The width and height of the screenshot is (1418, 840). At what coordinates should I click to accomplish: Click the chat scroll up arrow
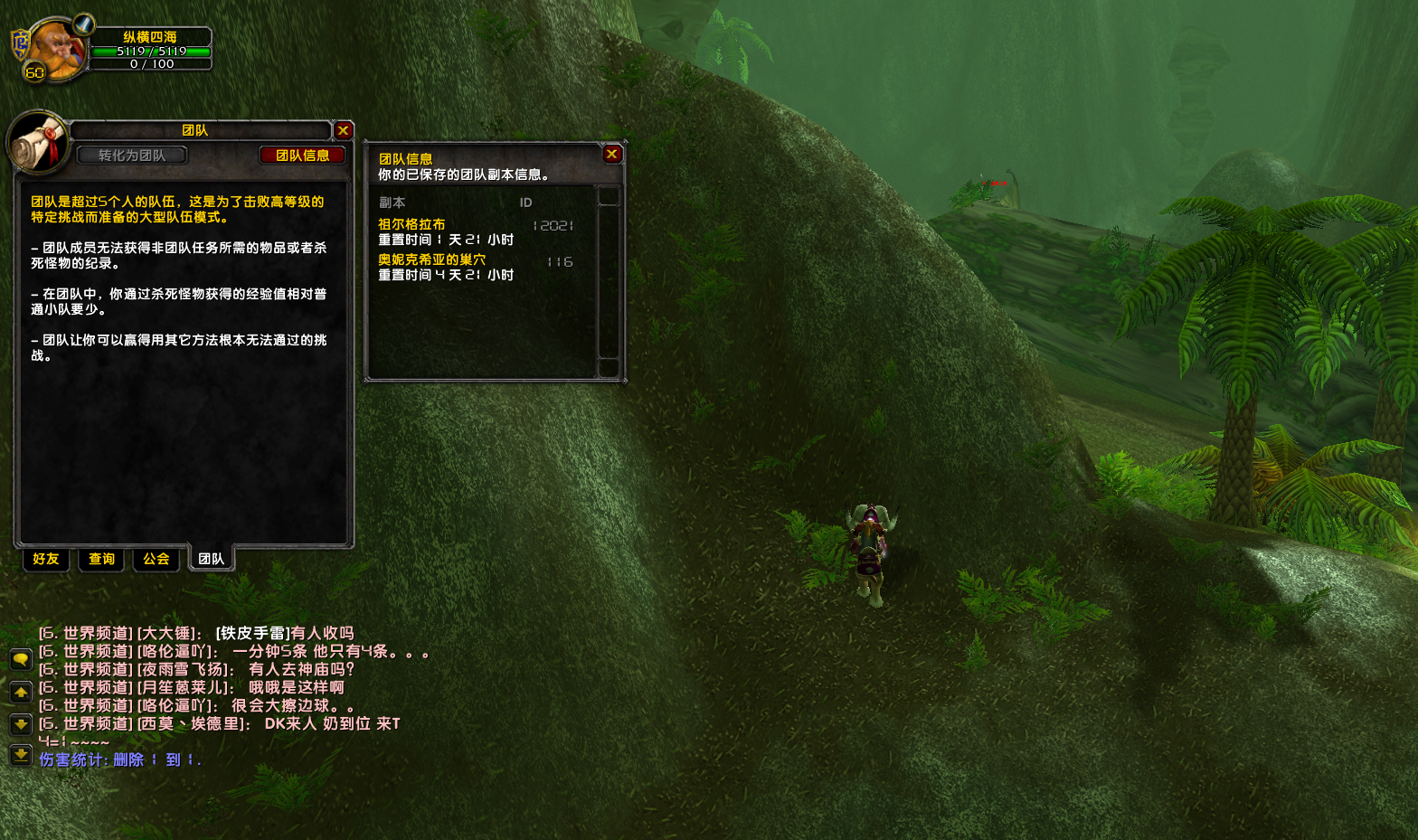21,693
